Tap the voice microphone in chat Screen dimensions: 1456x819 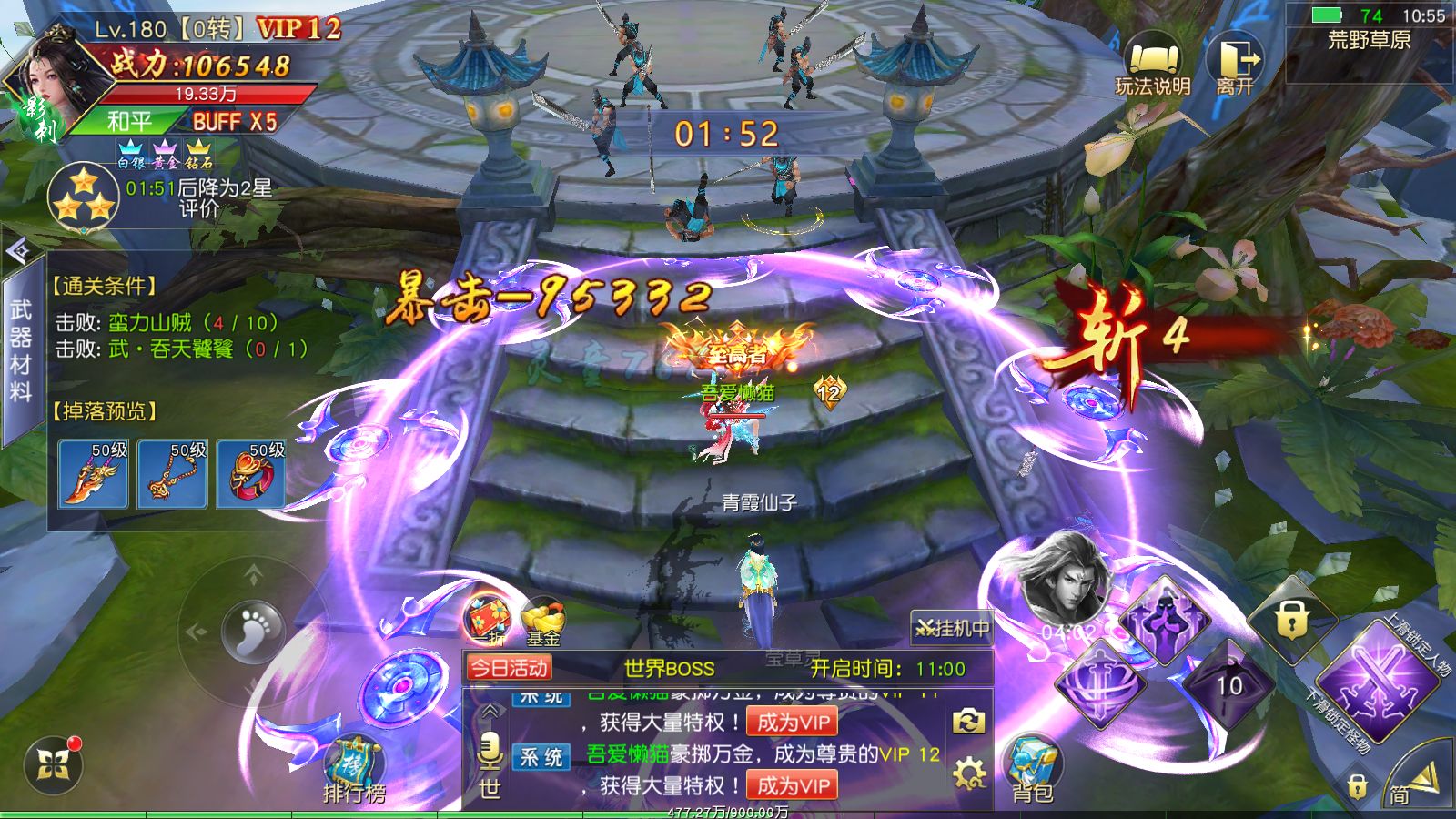(x=490, y=752)
